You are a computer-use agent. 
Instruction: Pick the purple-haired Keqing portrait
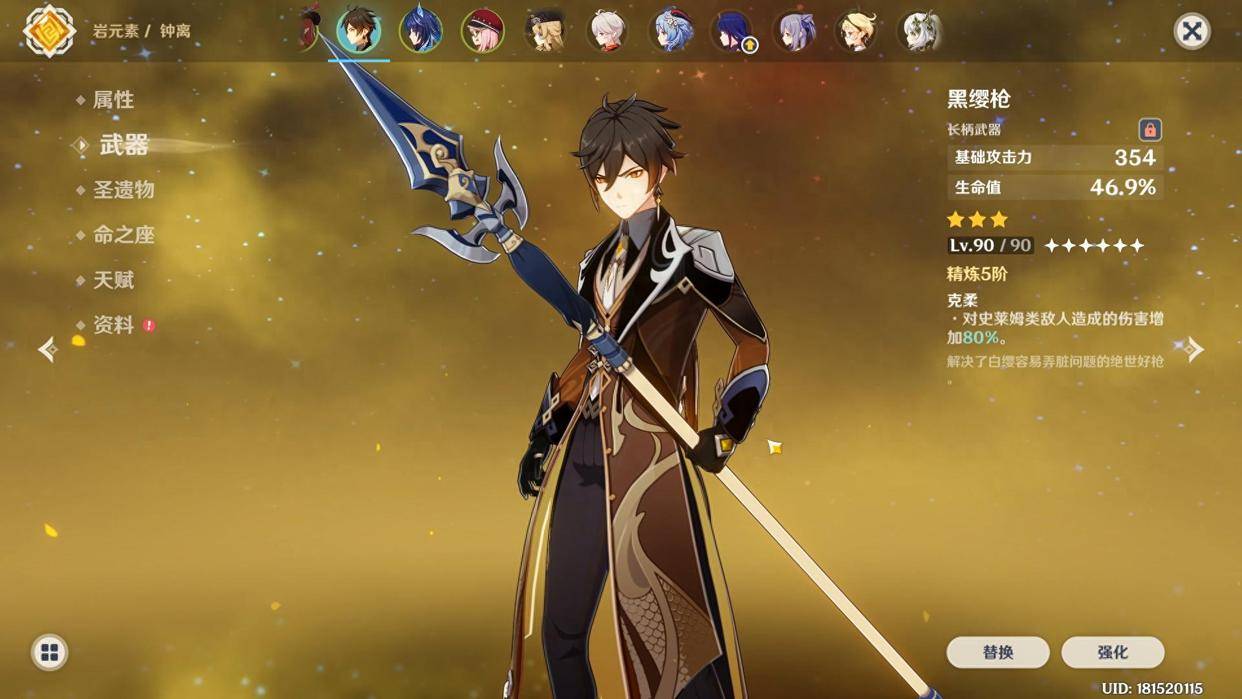pos(796,31)
